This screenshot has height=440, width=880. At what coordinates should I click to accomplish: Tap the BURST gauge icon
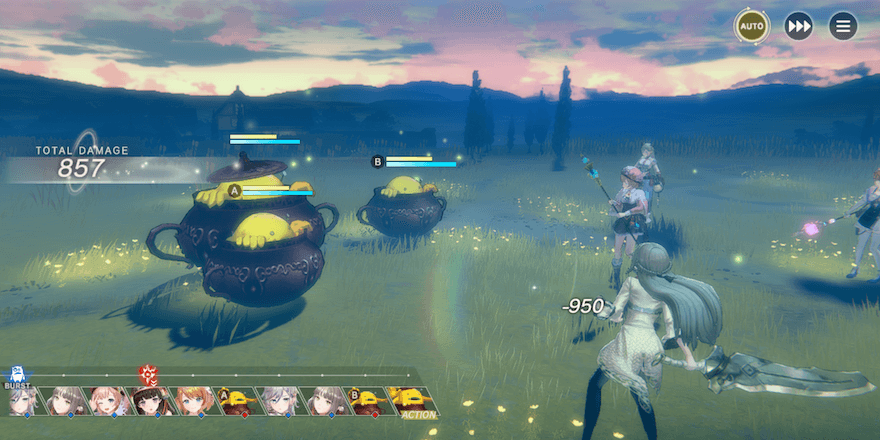click(16, 377)
